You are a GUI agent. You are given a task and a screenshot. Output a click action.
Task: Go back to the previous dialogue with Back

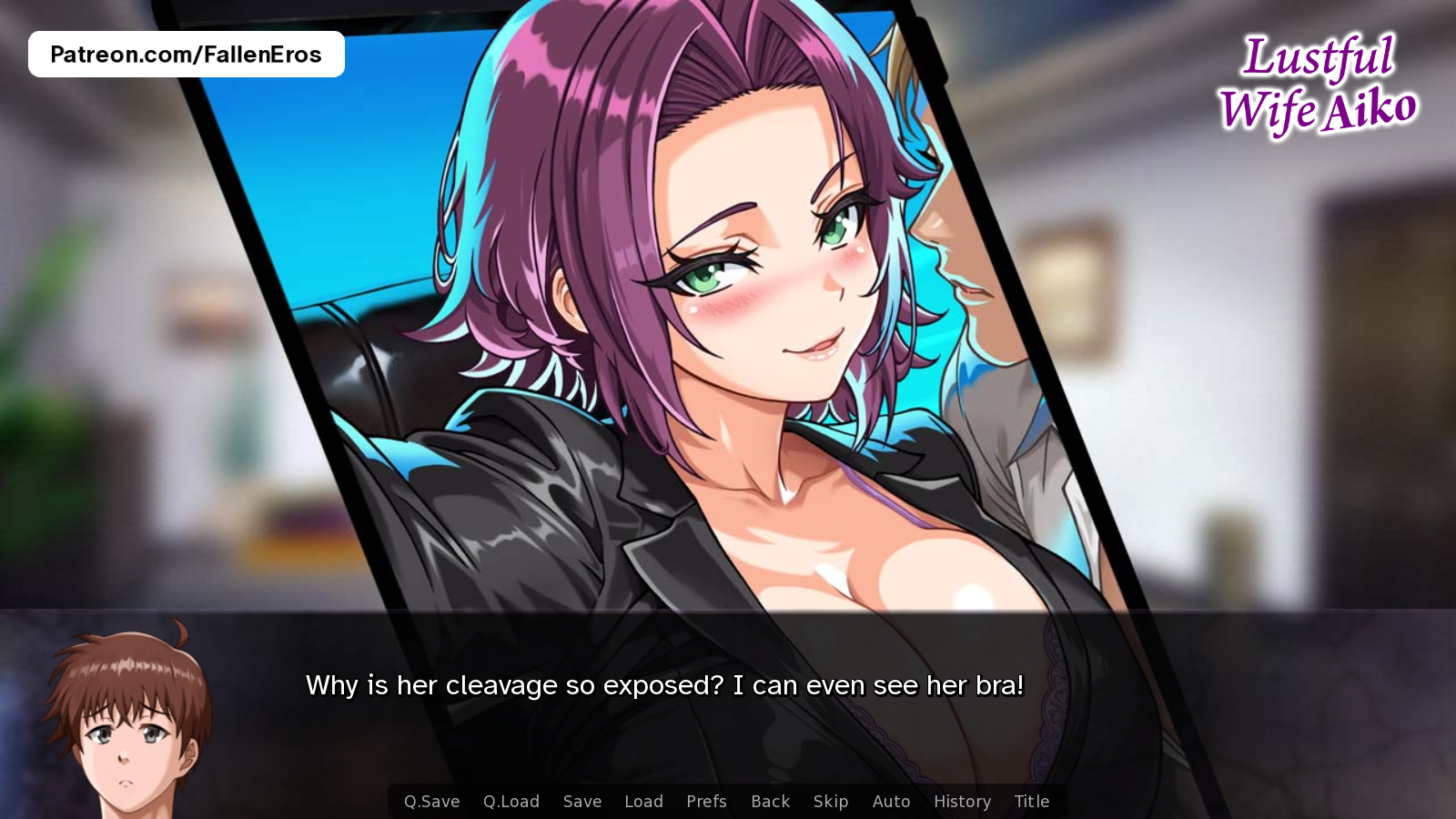click(769, 802)
